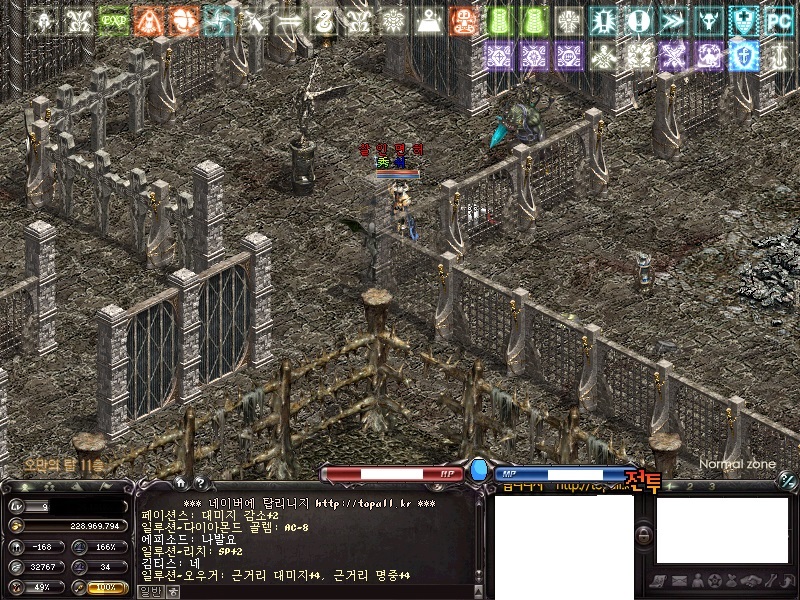
Task: Open the map scroll menu icon
Action: click(660, 581)
